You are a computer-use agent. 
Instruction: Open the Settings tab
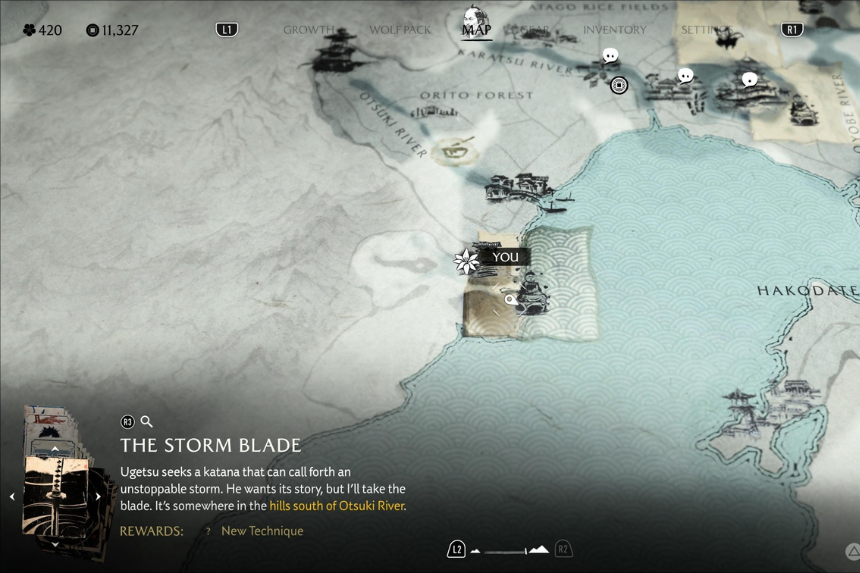(706, 30)
